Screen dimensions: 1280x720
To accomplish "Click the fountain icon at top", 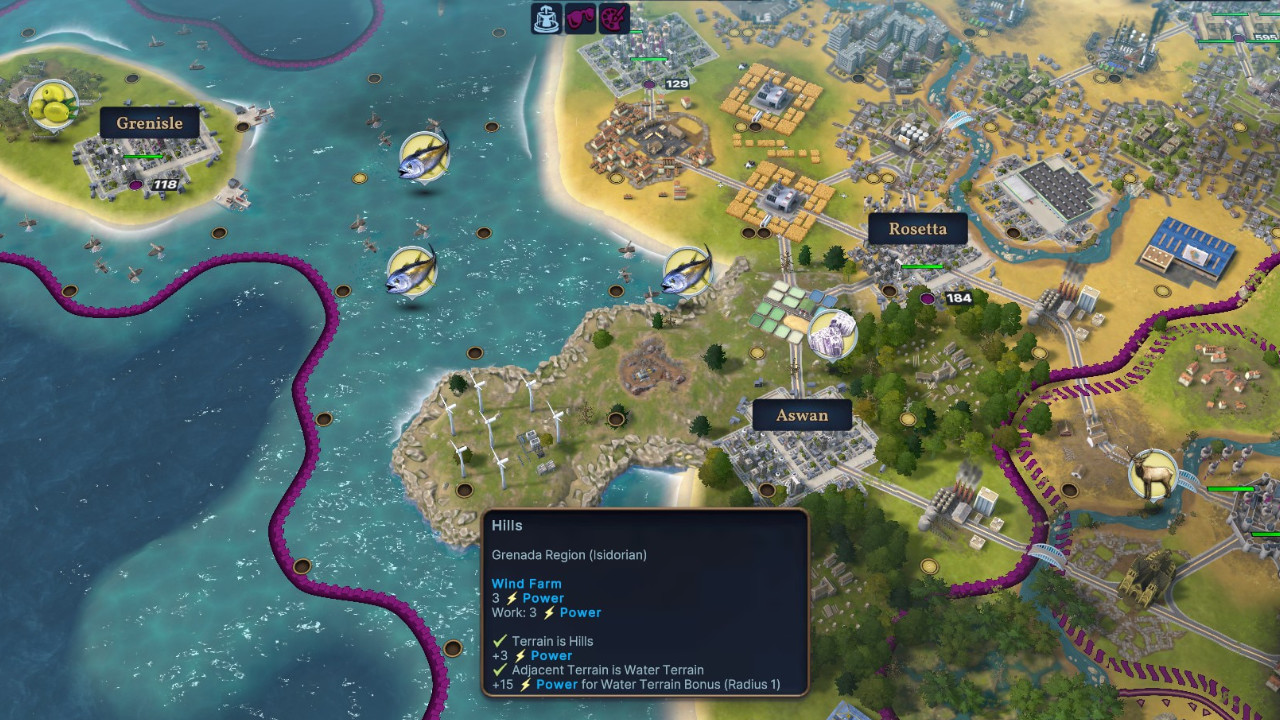I will click(546, 18).
